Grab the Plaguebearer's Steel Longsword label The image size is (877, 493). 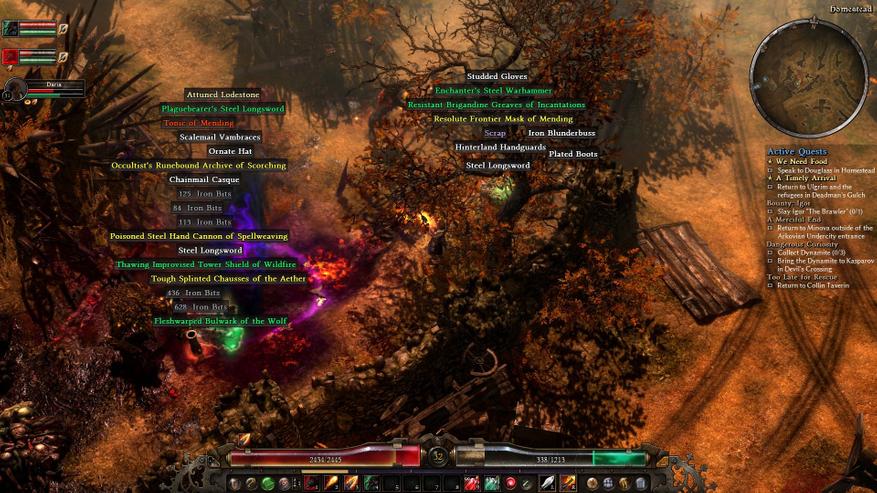click(223, 108)
